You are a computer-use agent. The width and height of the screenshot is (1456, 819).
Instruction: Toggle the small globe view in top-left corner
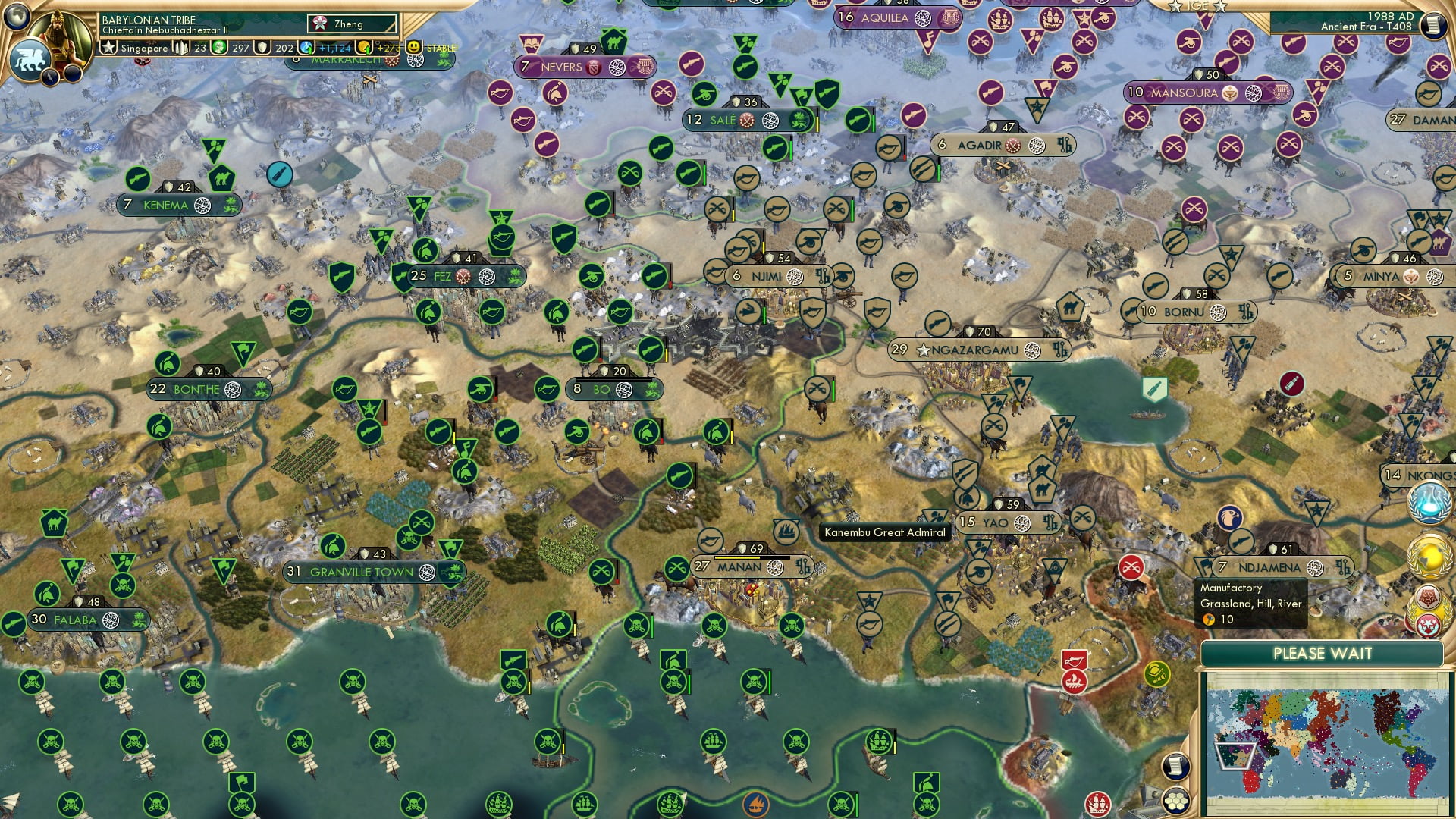click(17, 17)
